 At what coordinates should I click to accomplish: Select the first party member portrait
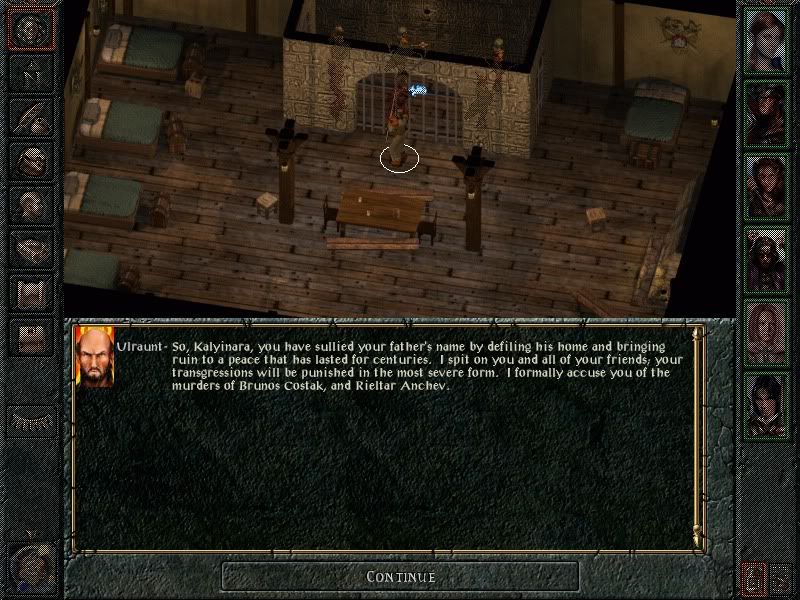point(767,42)
